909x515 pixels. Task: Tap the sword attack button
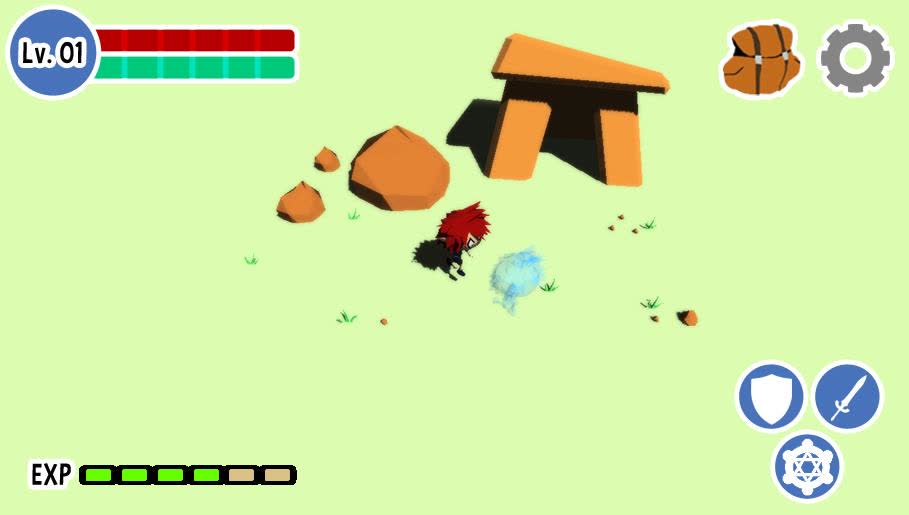pos(848,396)
